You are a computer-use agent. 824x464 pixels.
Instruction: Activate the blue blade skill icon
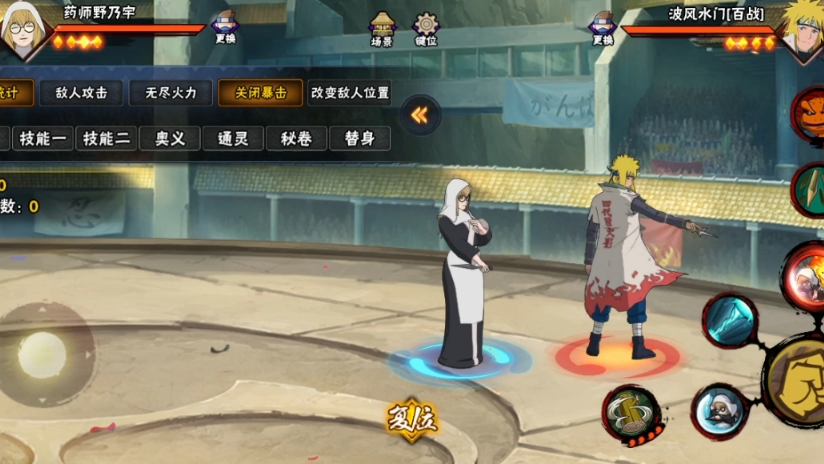tap(730, 320)
